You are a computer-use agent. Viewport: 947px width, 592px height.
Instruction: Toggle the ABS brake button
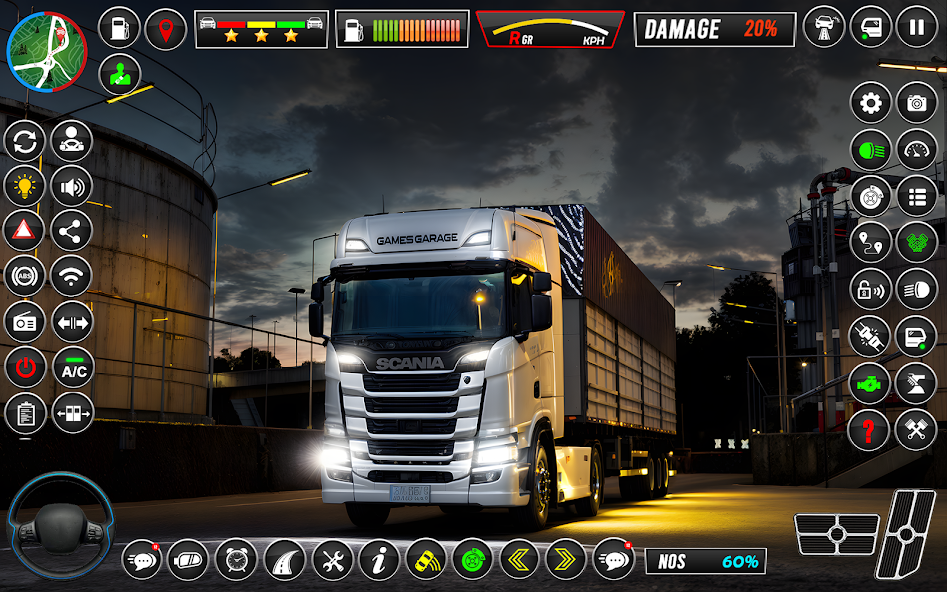[x=24, y=276]
